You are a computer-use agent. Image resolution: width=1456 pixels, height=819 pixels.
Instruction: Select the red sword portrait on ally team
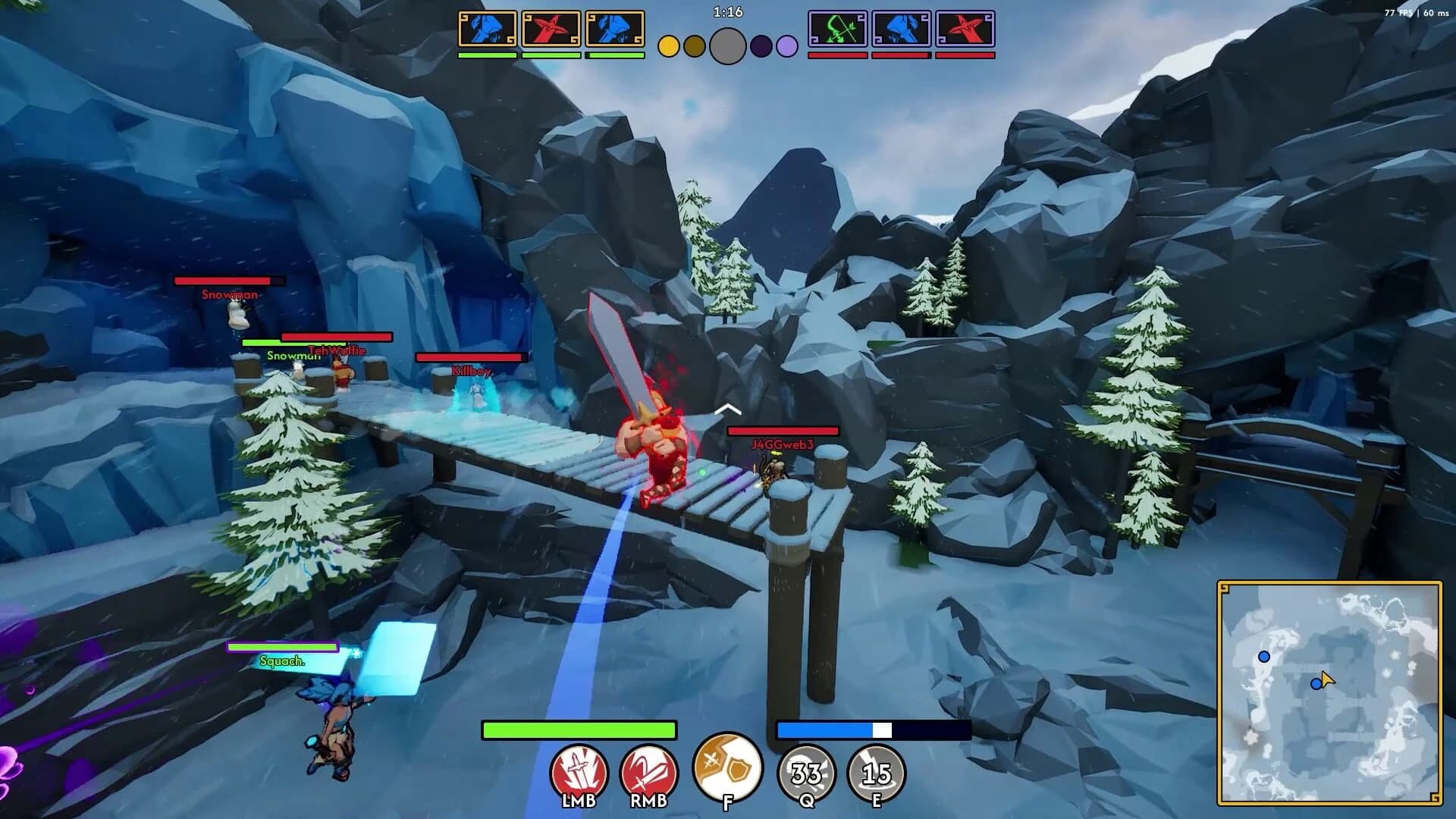pyautogui.click(x=551, y=28)
